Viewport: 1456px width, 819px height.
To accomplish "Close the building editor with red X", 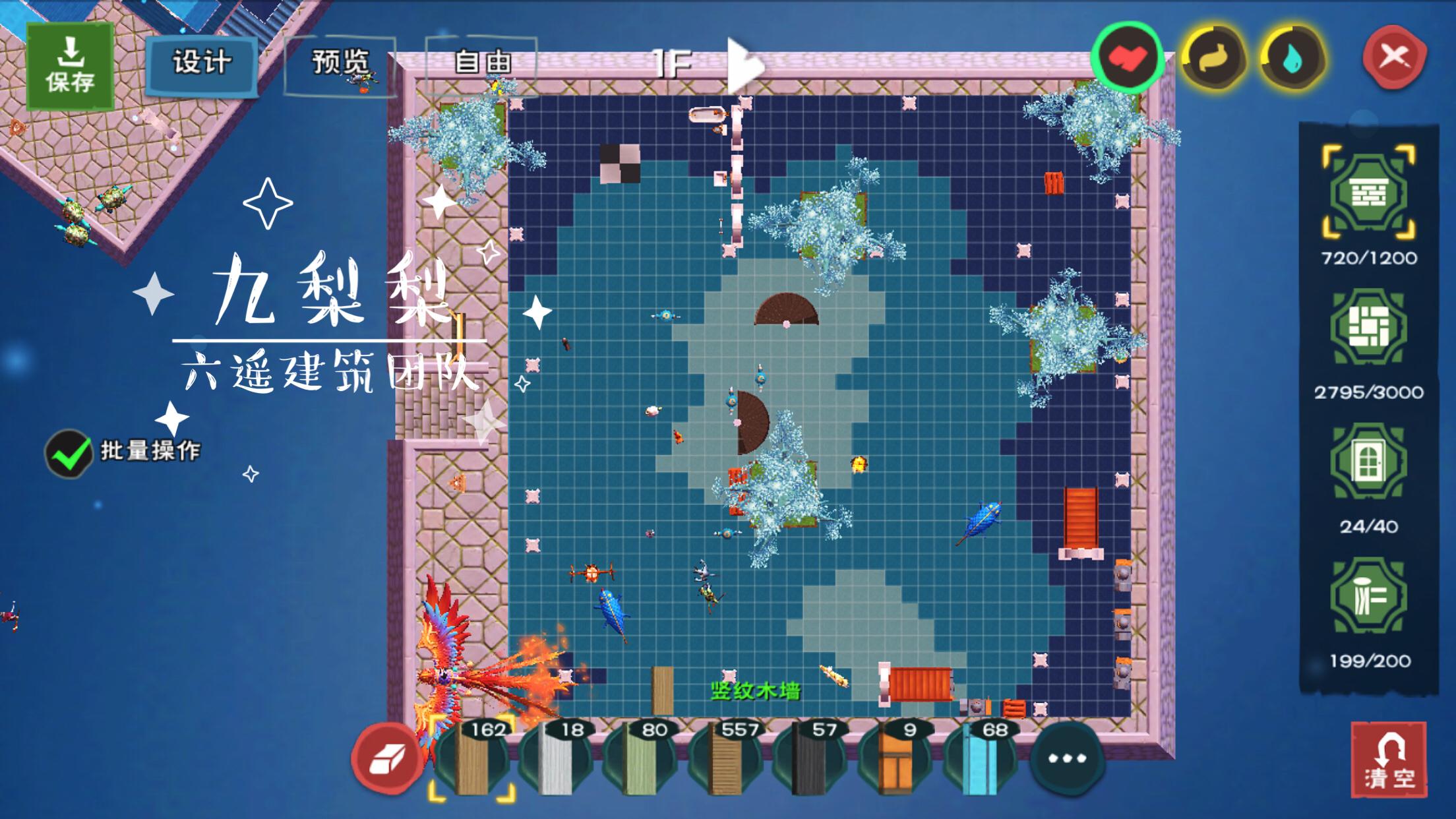I will pos(1394,57).
